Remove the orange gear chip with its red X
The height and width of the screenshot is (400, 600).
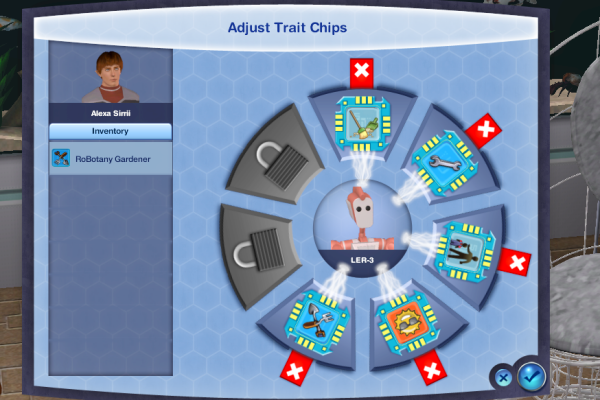(431, 373)
